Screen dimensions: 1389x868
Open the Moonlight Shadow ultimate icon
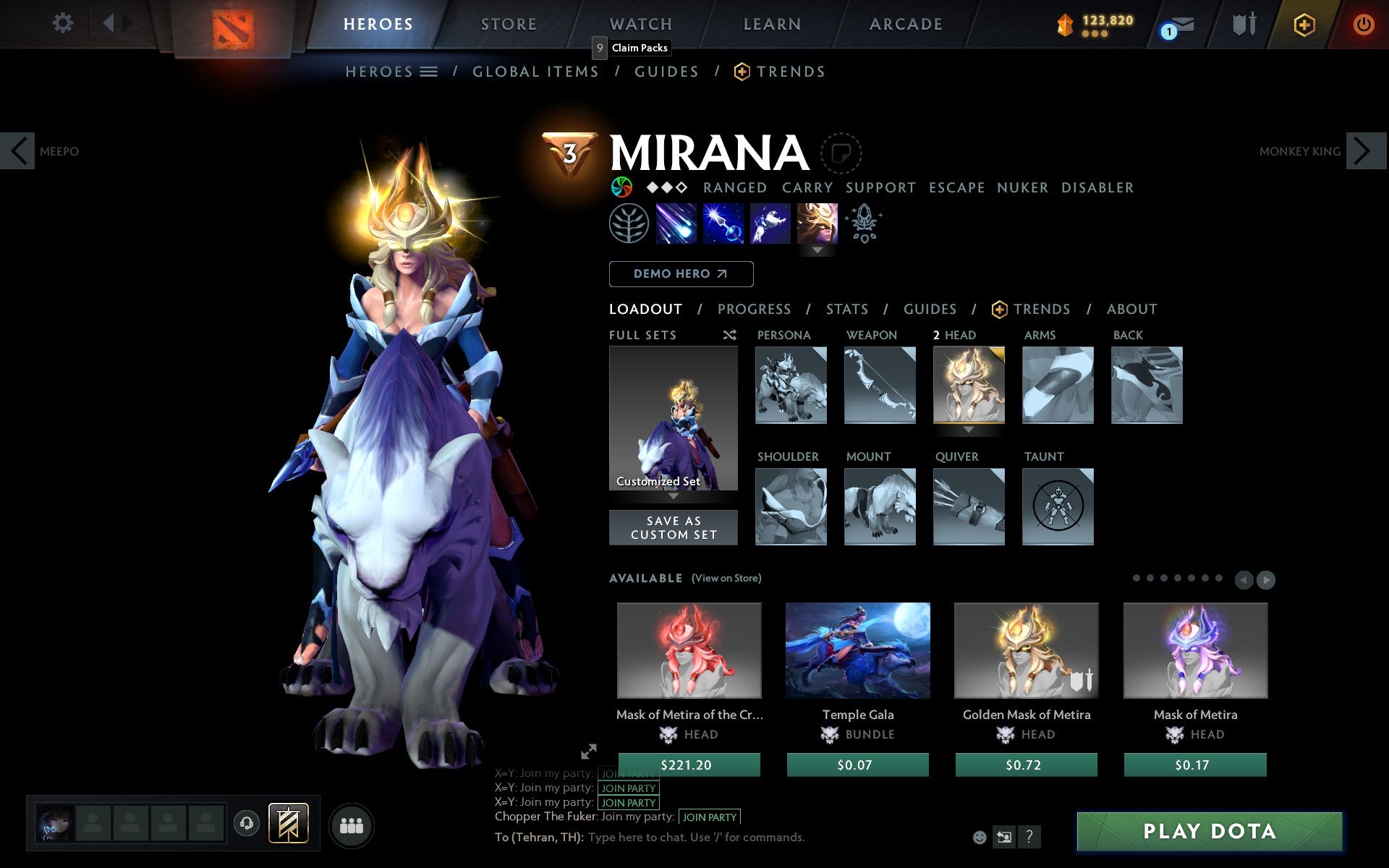[x=817, y=224]
